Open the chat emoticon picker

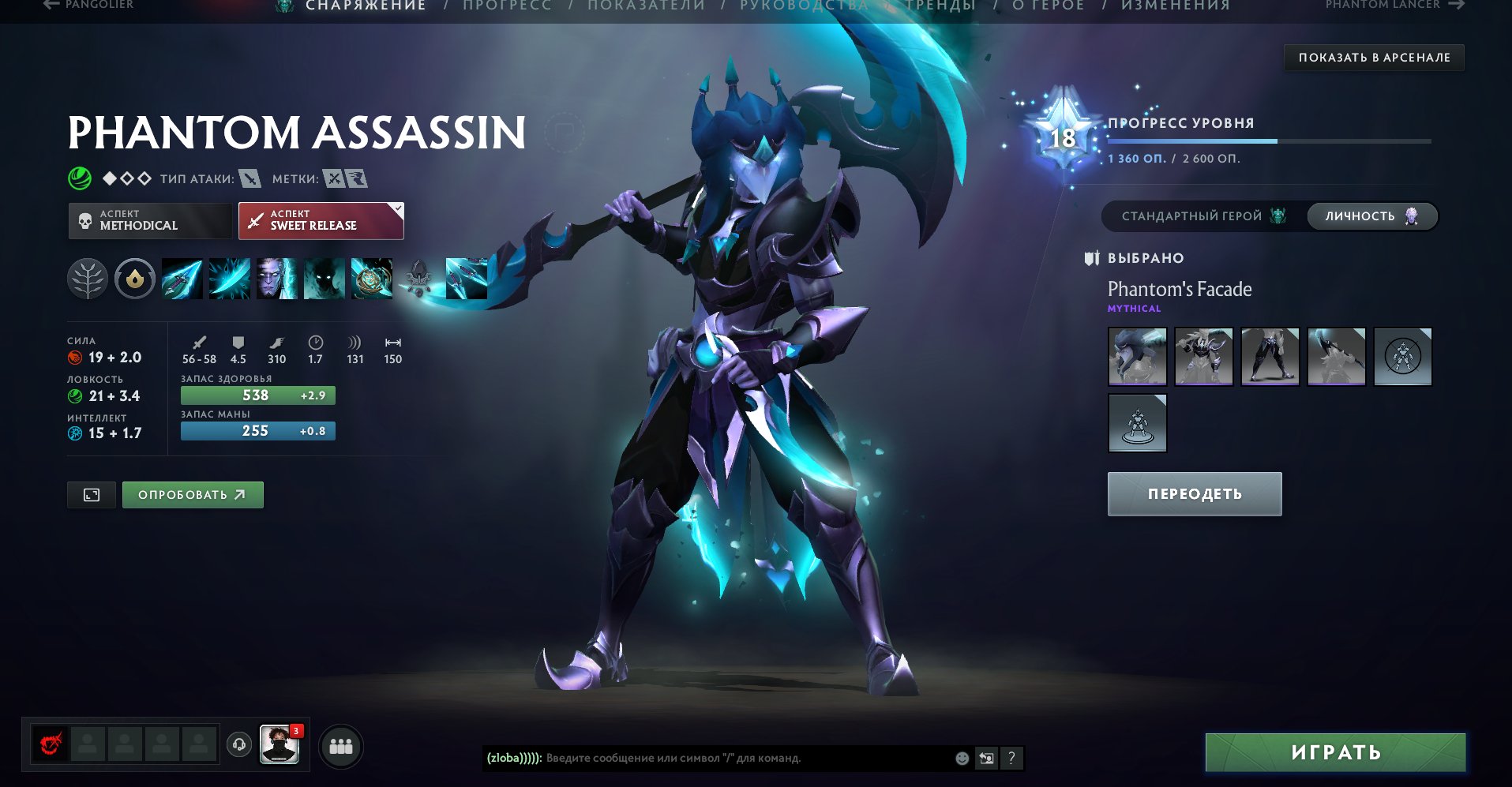tap(962, 759)
